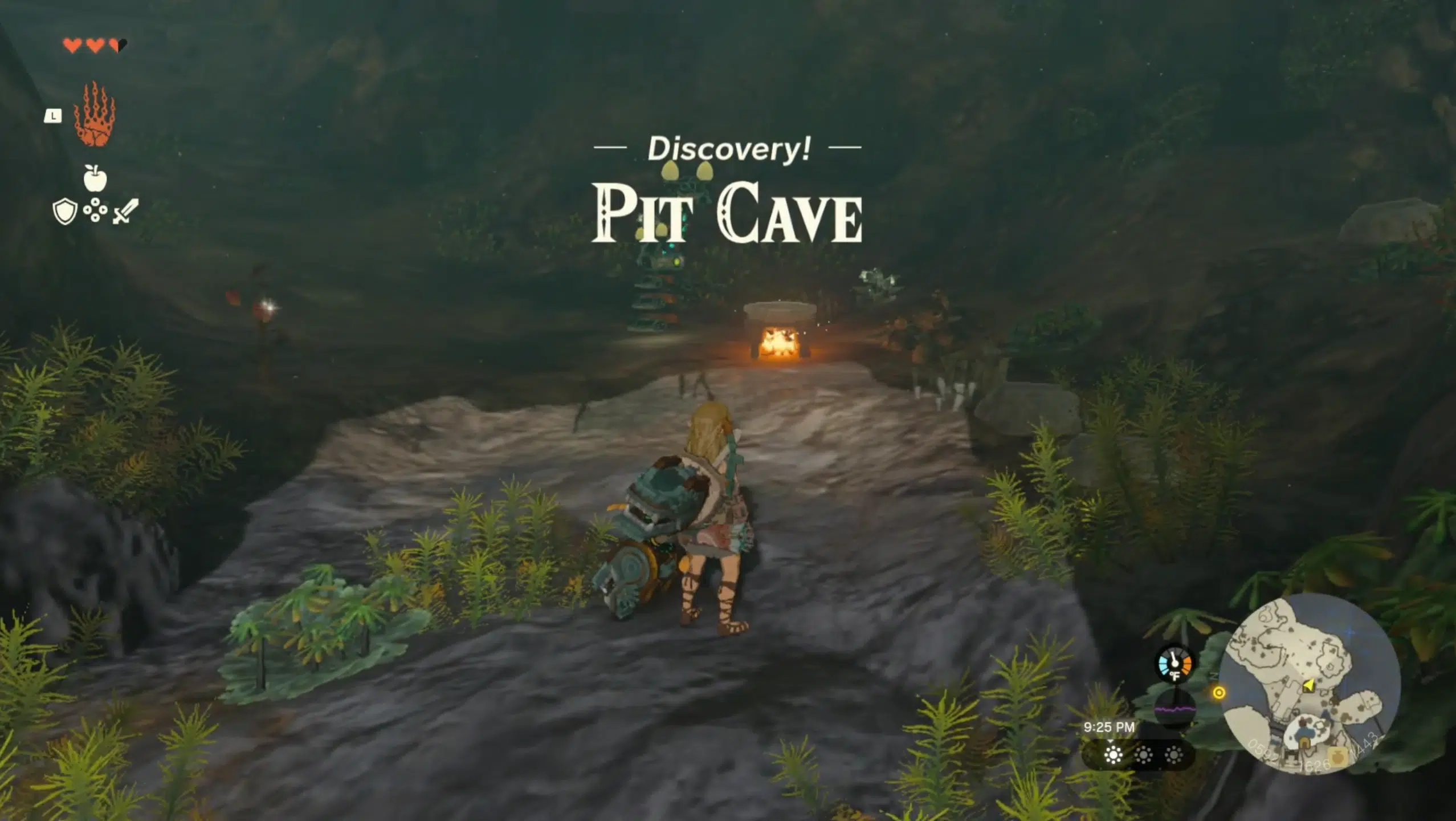Image resolution: width=1456 pixels, height=821 pixels.
Task: Select the shield equipment icon
Action: tap(65, 211)
